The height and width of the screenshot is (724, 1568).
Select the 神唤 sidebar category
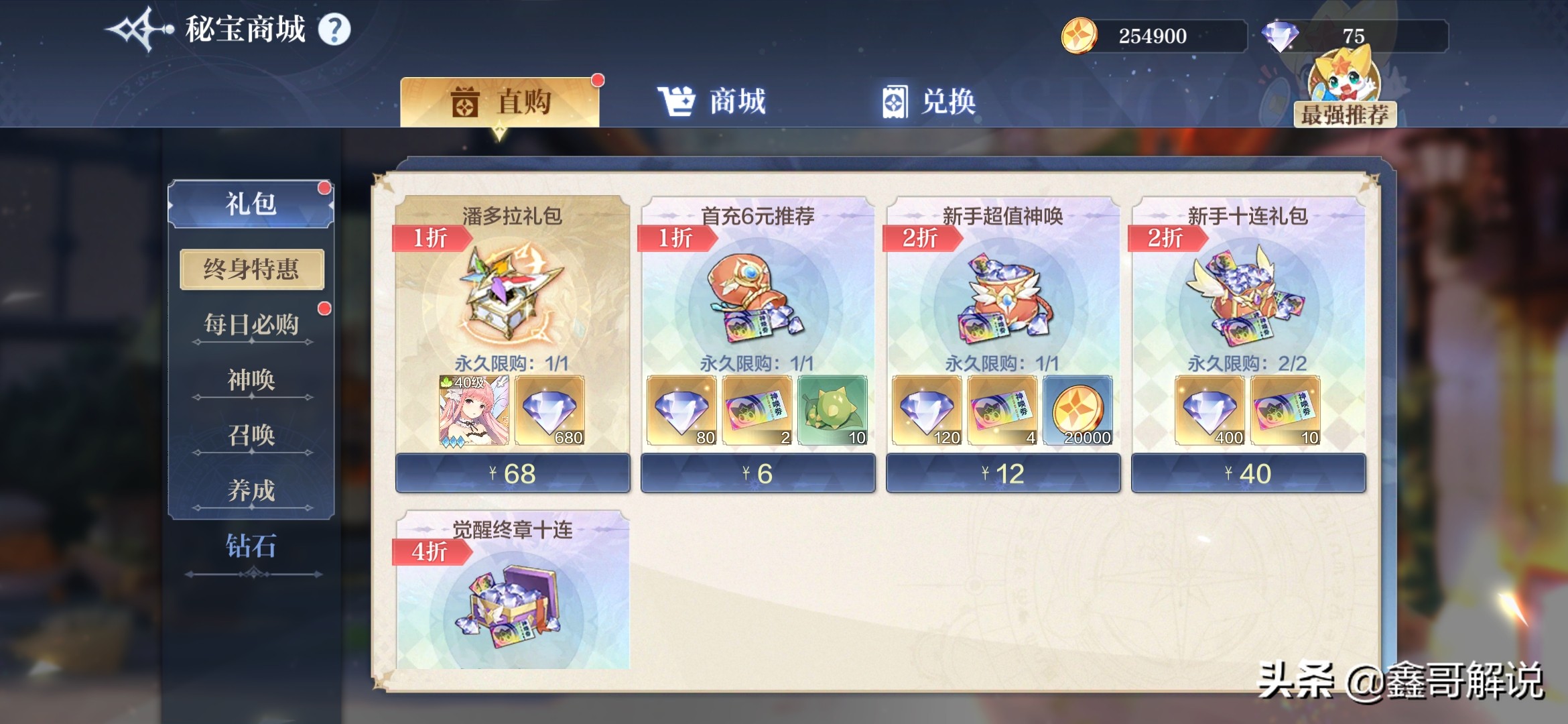(x=251, y=379)
